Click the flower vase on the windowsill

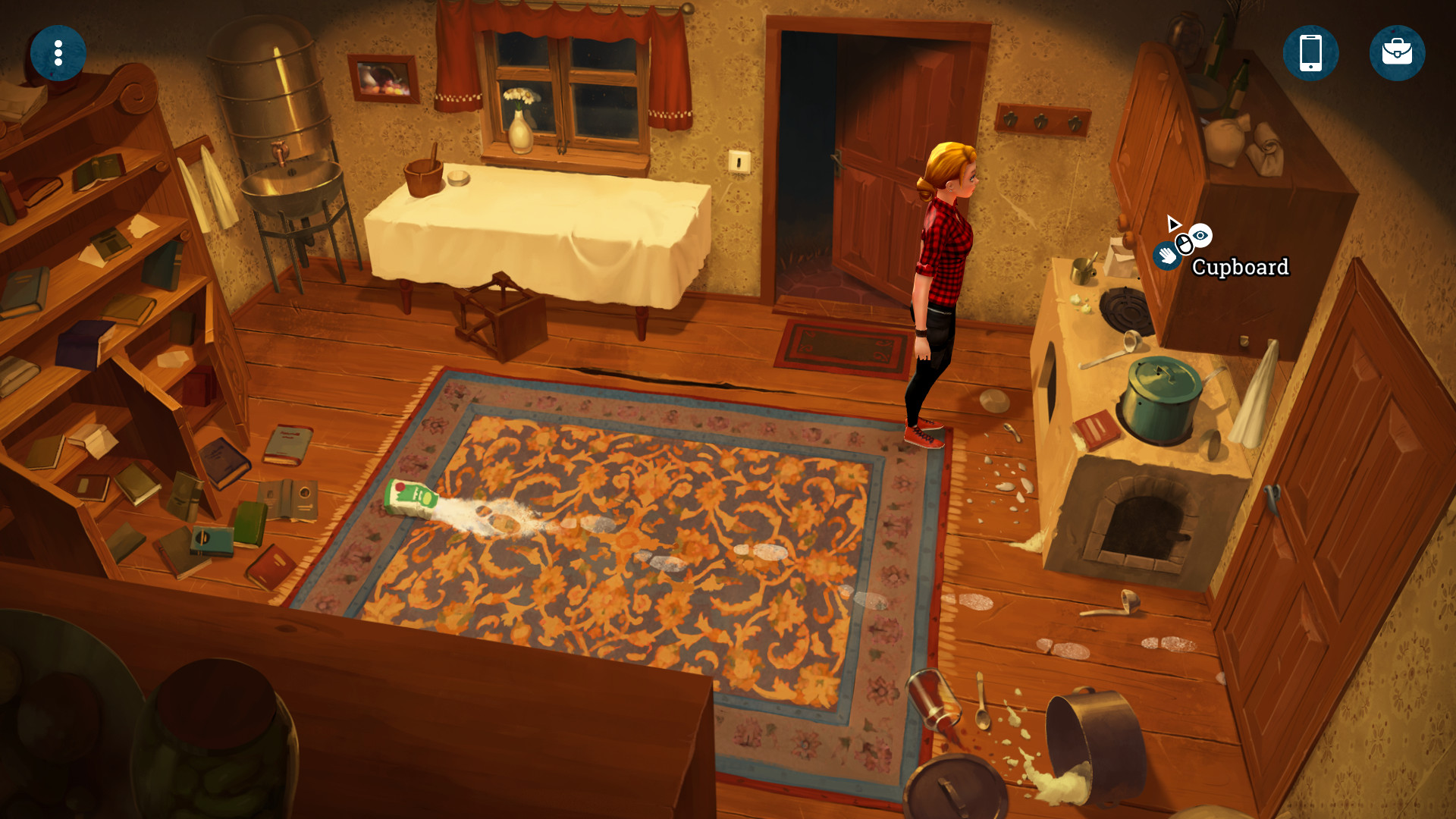tap(519, 125)
